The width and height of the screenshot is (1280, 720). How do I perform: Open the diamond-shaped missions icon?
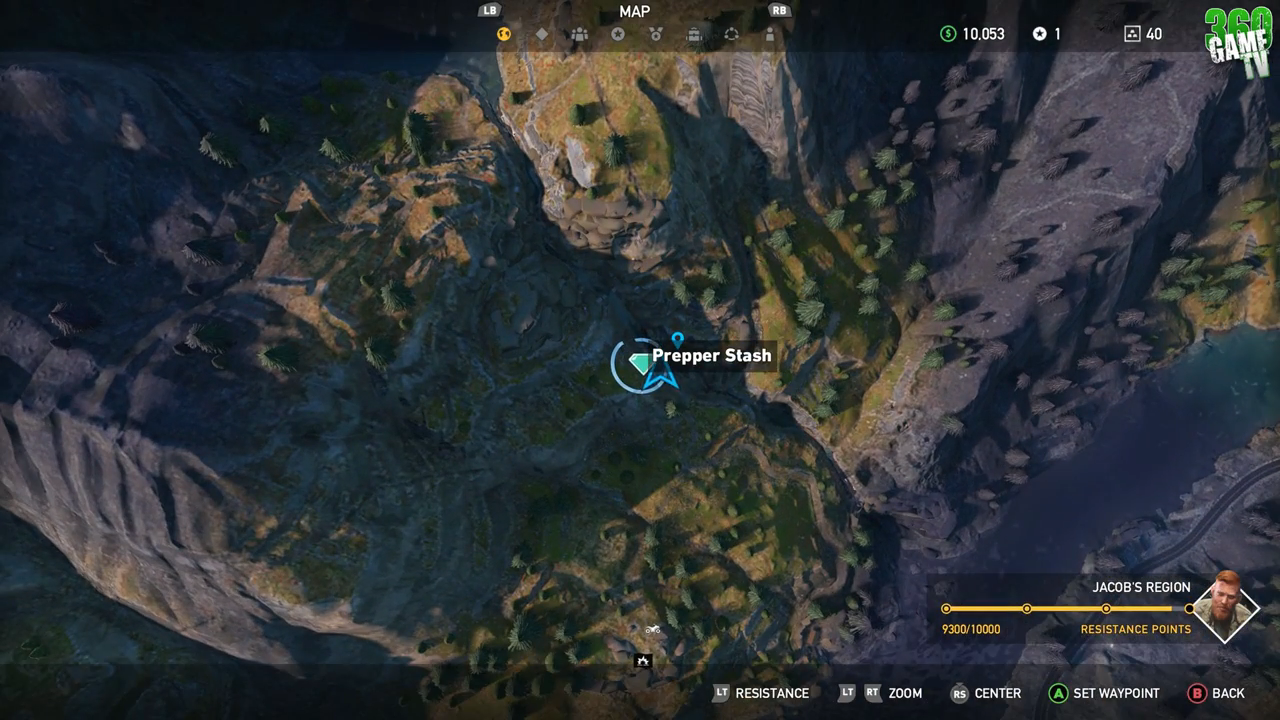click(542, 34)
